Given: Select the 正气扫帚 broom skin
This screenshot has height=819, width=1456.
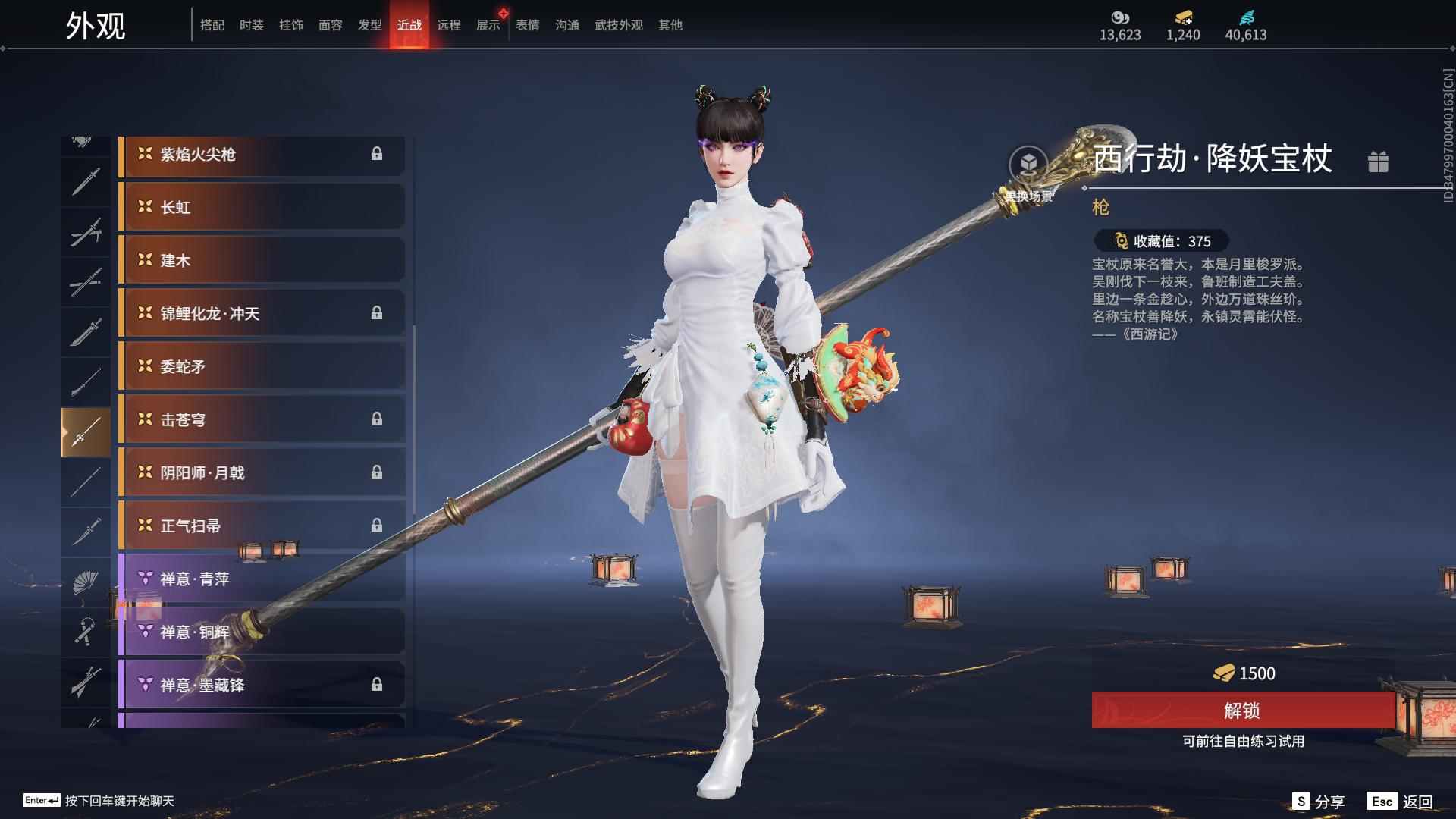Looking at the screenshot, I should [262, 526].
